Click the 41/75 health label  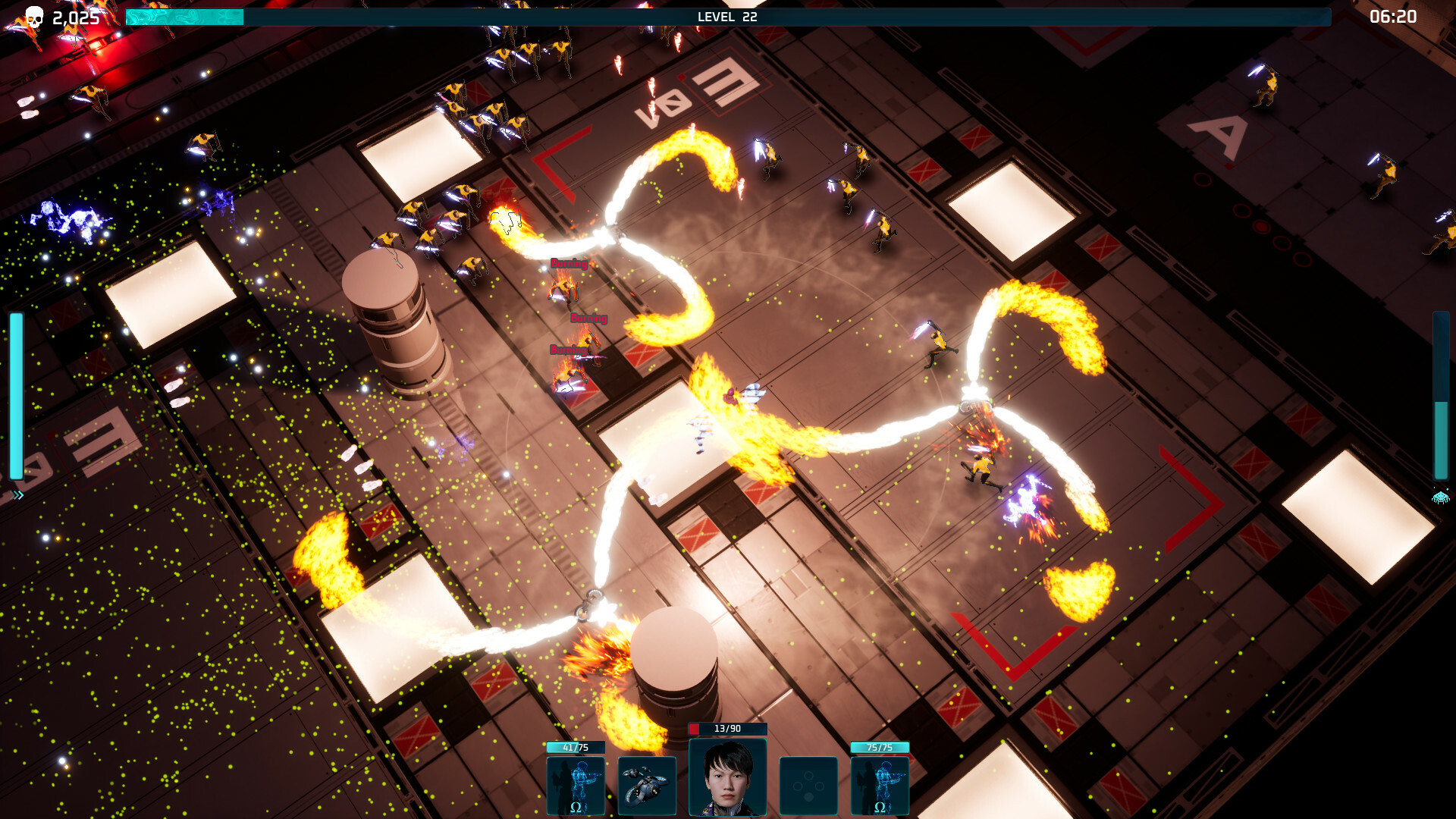575,747
